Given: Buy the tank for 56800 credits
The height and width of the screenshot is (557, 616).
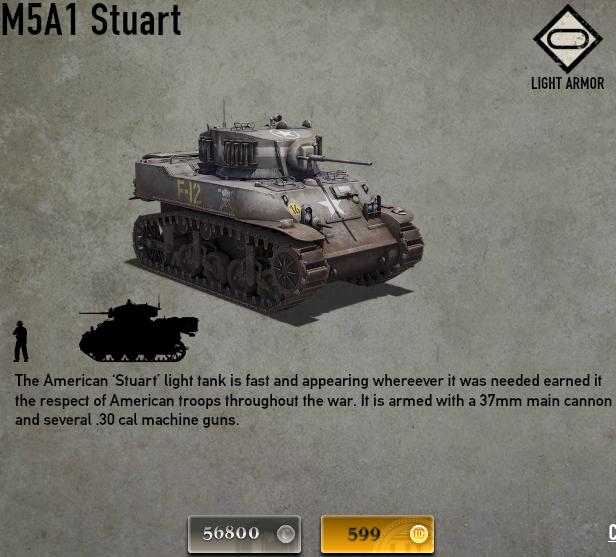Looking at the screenshot, I should tap(244, 534).
